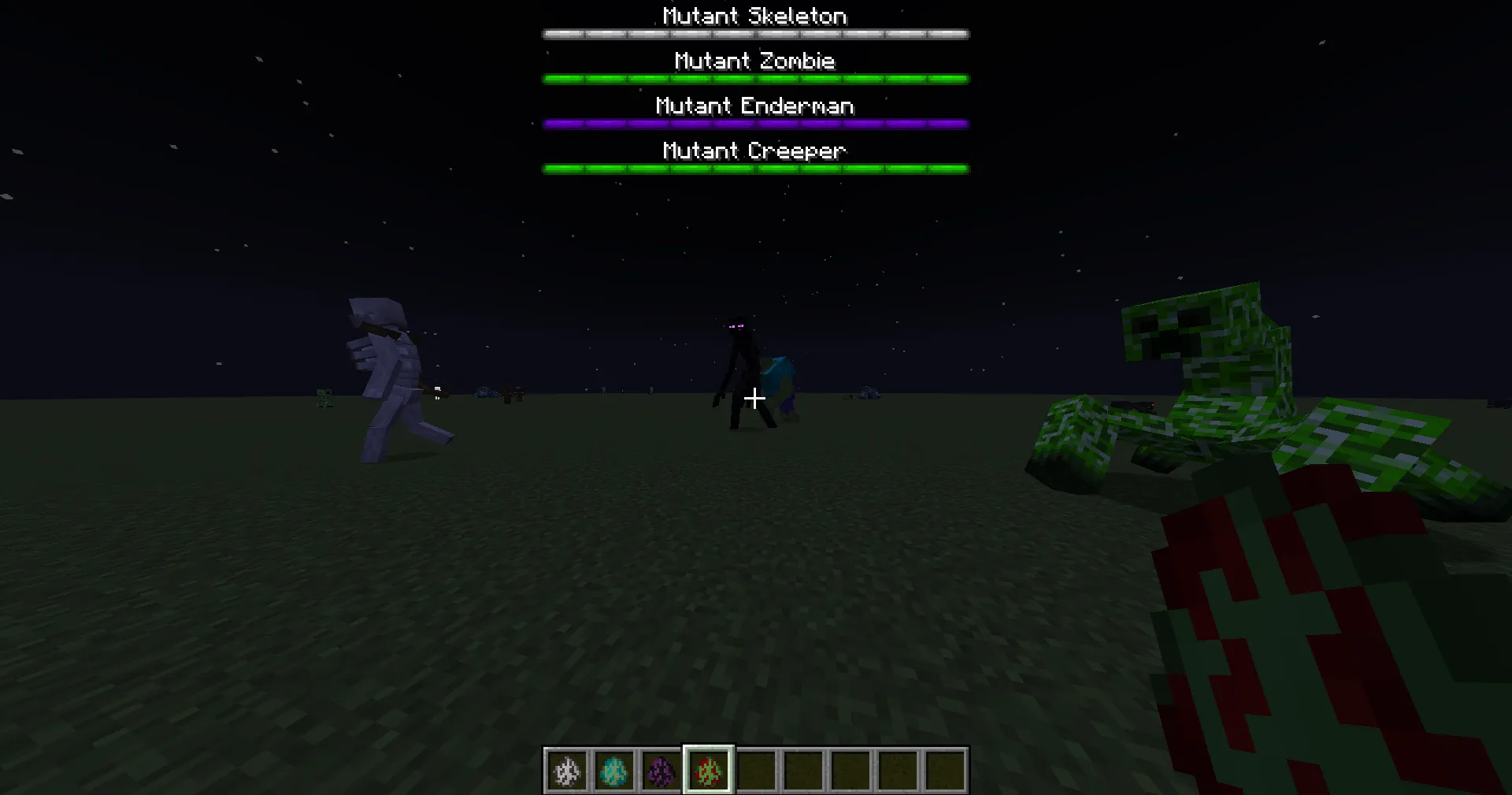Click the first empty hotbar slot after the eggs

click(x=755, y=771)
